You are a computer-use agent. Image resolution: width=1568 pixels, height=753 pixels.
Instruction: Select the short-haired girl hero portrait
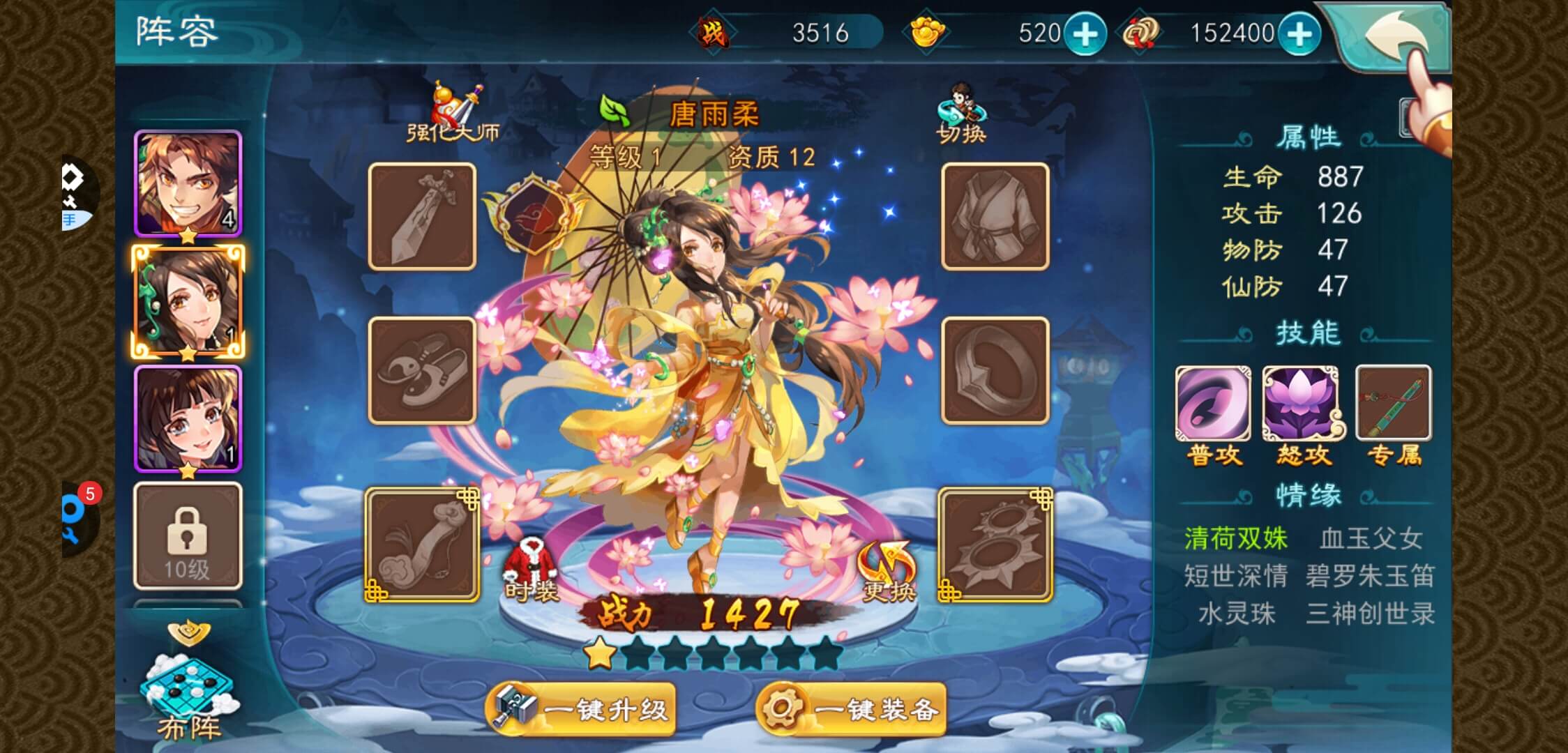tap(188, 418)
